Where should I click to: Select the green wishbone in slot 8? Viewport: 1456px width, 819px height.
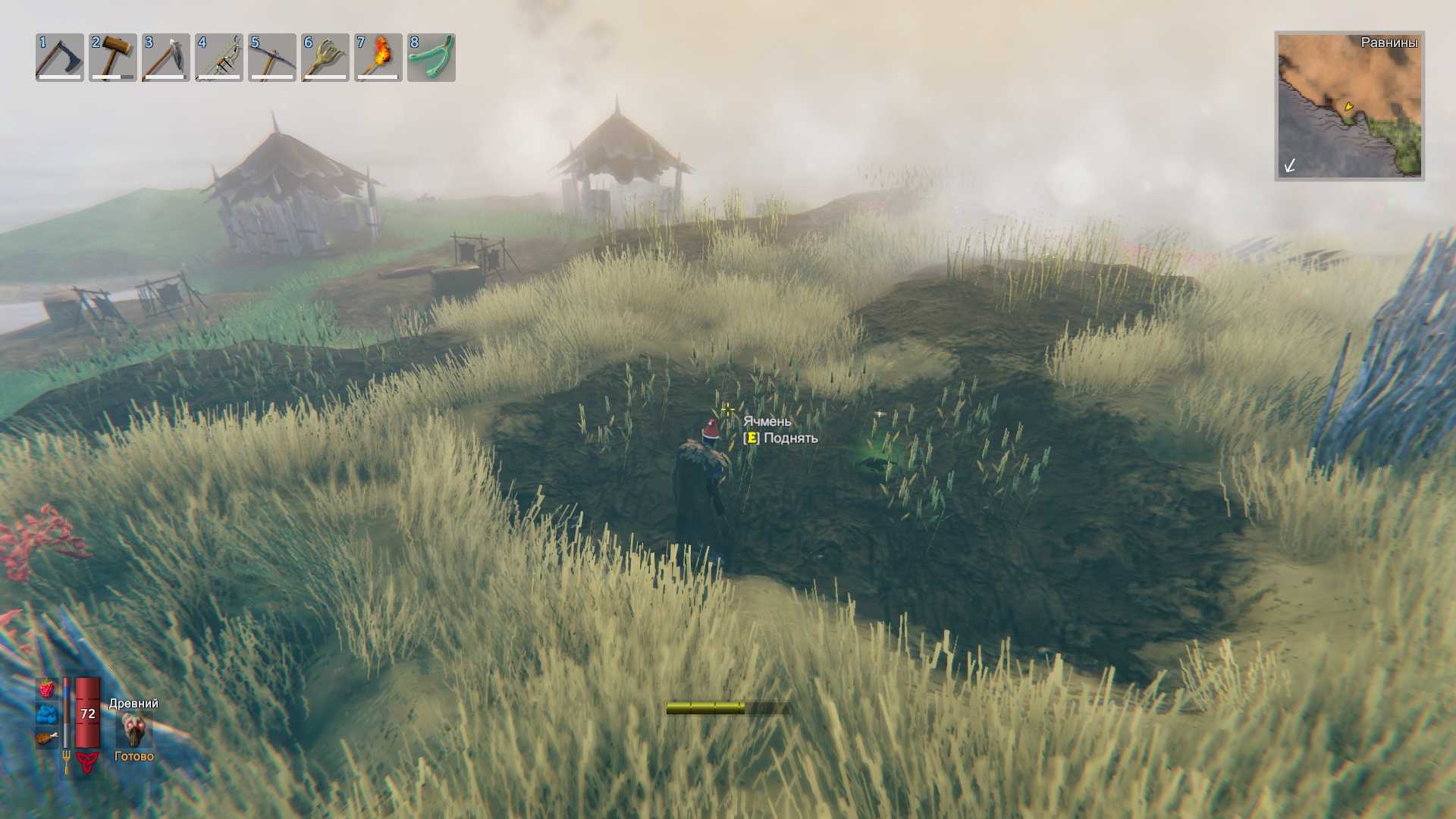pos(431,57)
